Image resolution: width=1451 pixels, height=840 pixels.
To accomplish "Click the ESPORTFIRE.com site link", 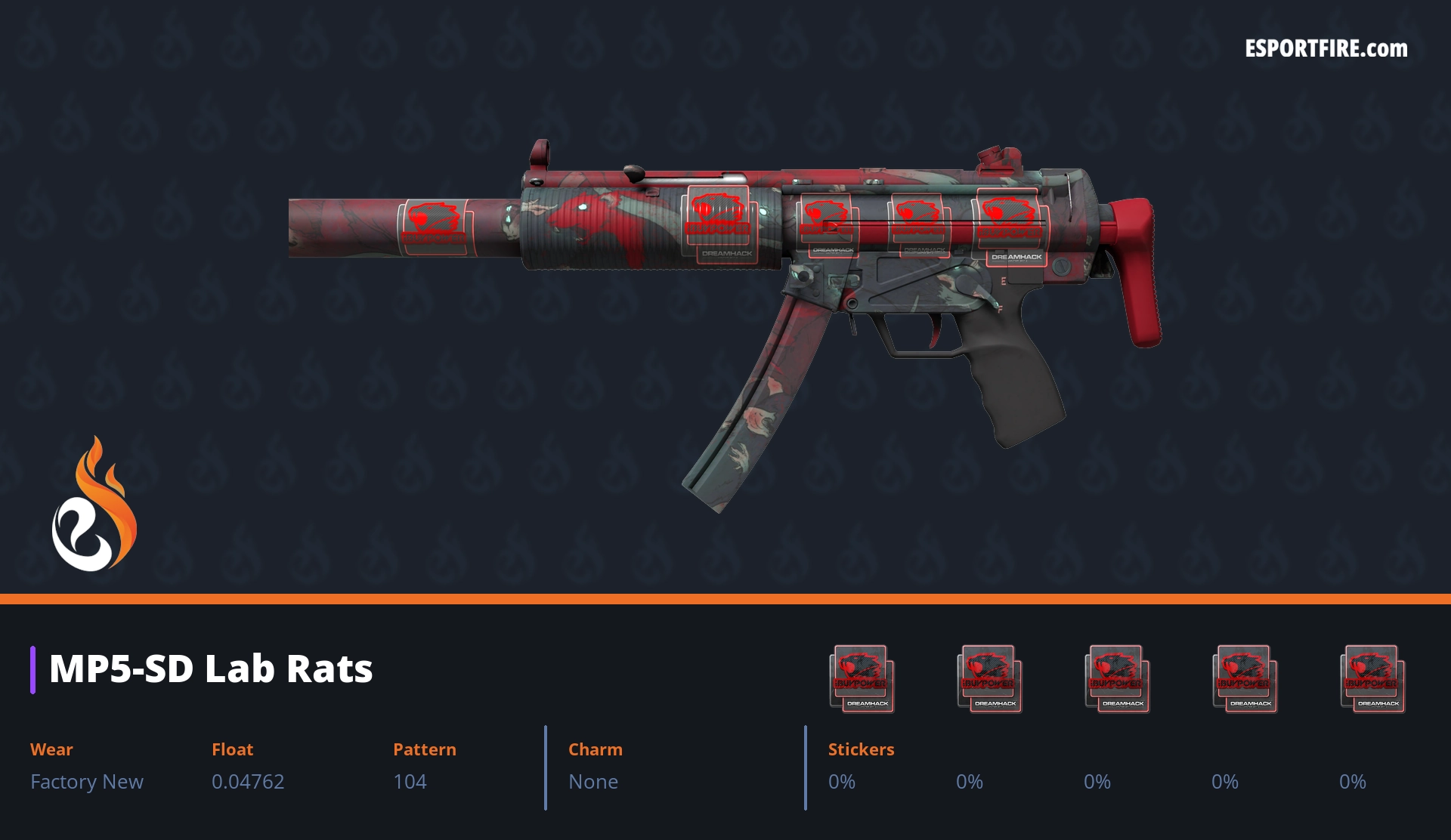I will click(1326, 49).
